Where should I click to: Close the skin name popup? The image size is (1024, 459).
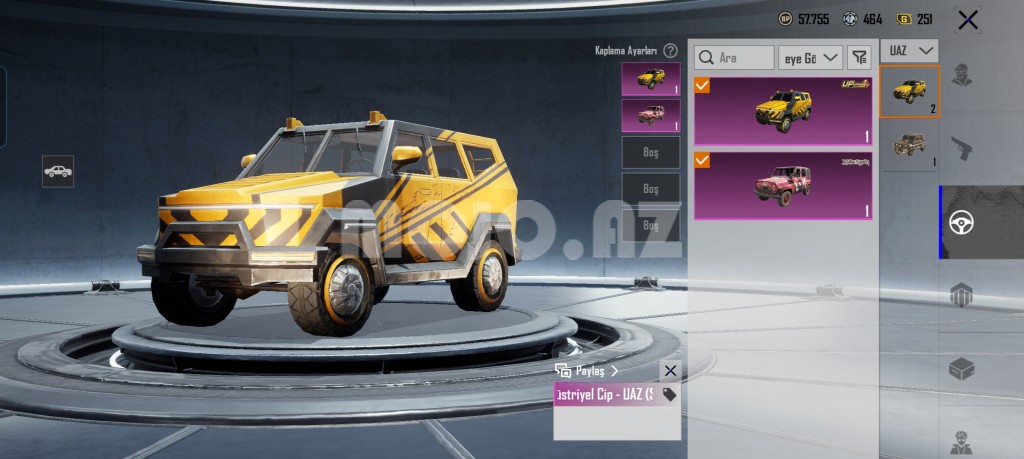point(670,371)
